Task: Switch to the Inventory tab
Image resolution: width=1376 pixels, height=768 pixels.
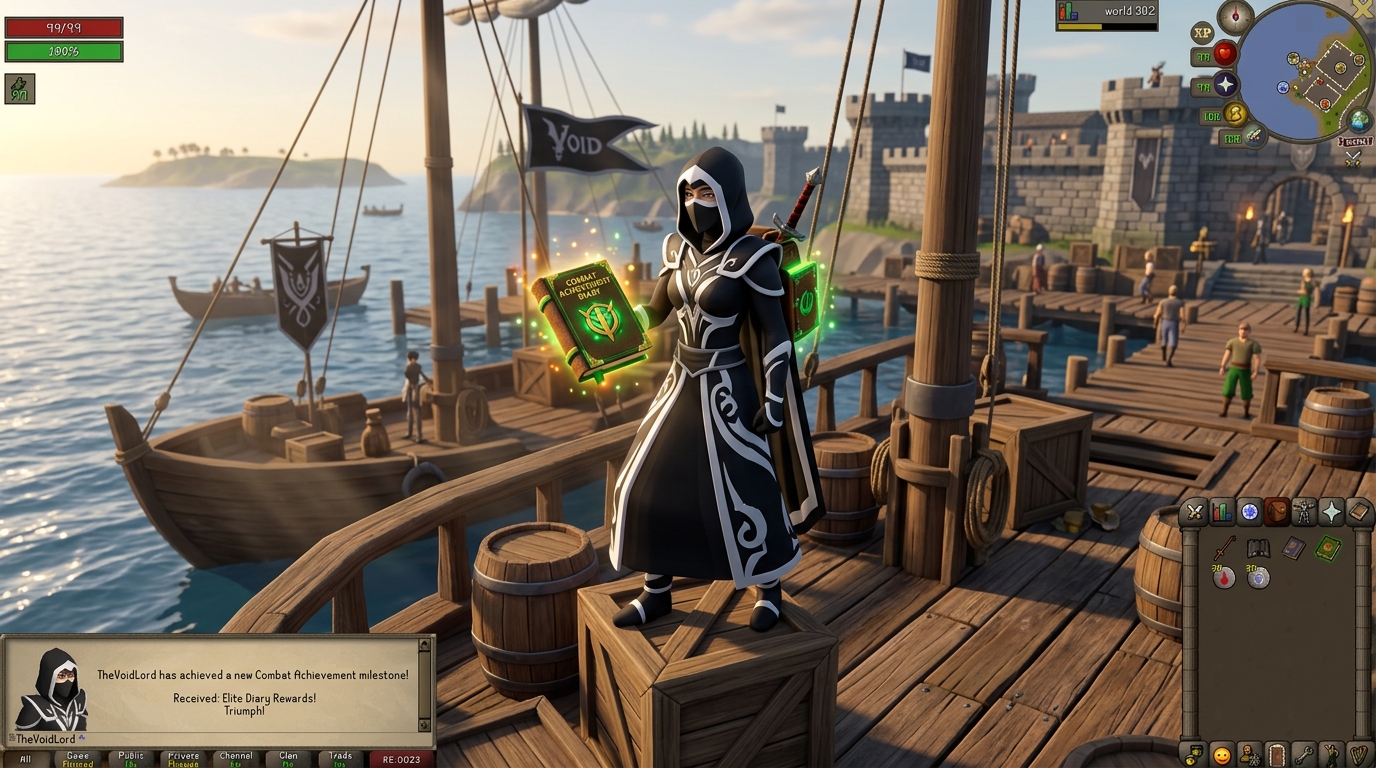Action: (1278, 512)
